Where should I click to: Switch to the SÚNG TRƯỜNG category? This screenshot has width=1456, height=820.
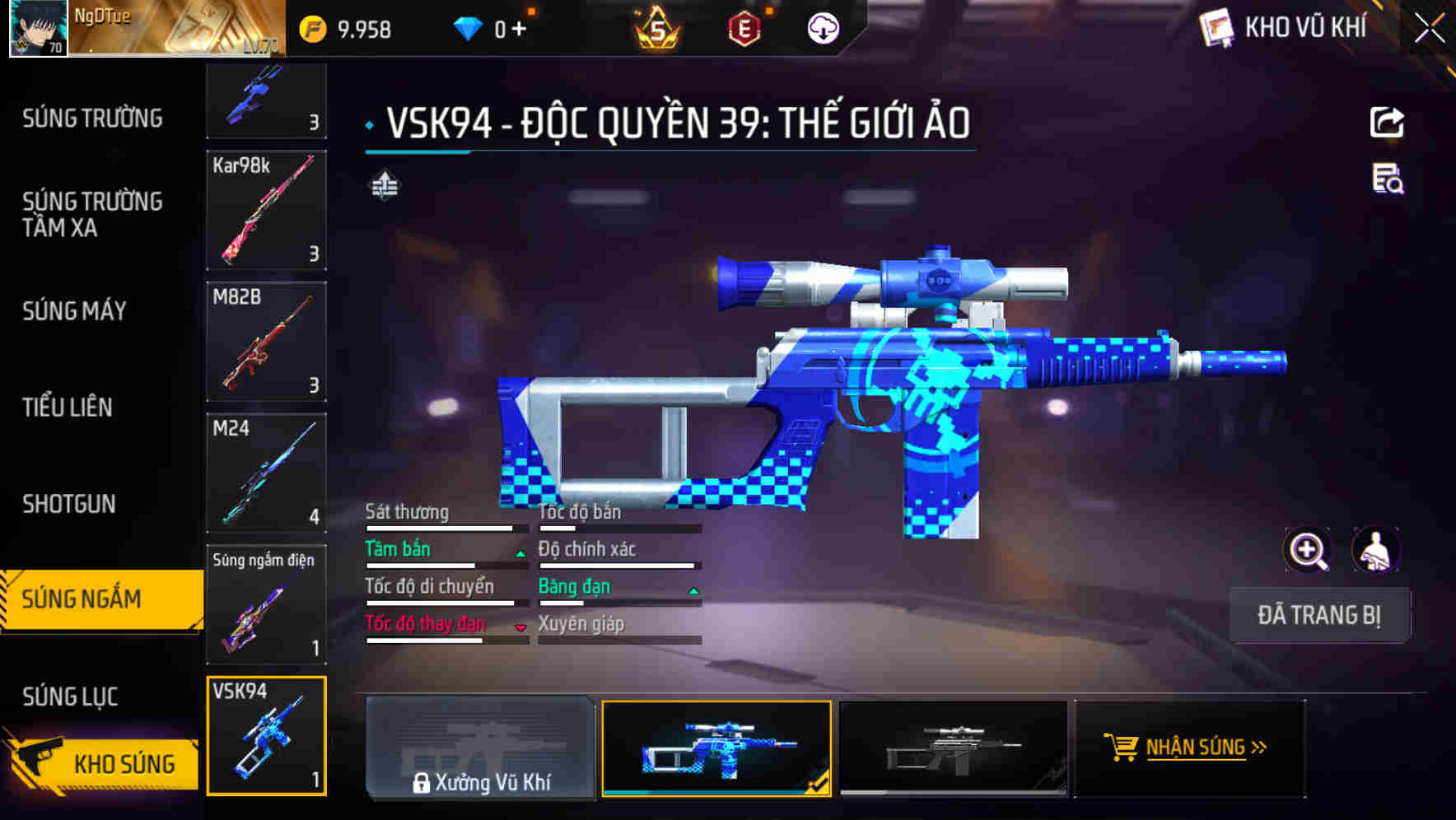click(91, 118)
